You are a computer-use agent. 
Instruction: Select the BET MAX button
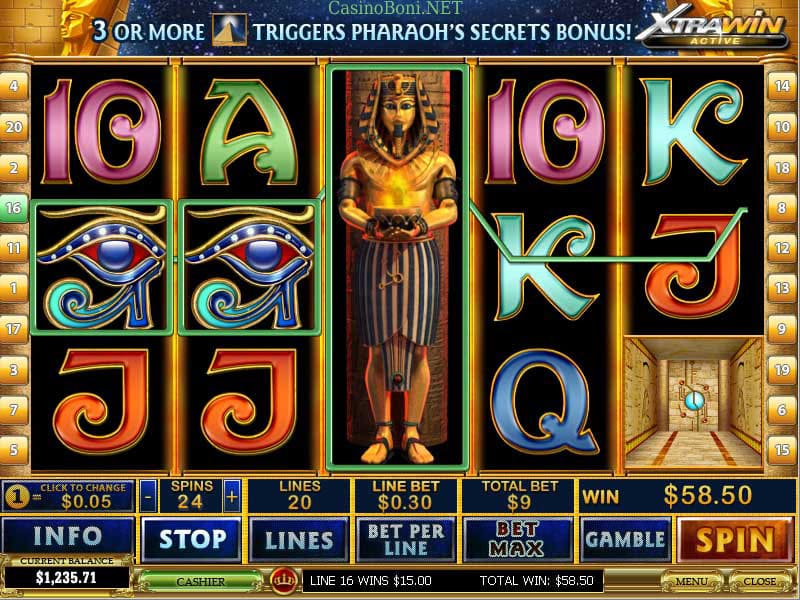click(x=517, y=539)
